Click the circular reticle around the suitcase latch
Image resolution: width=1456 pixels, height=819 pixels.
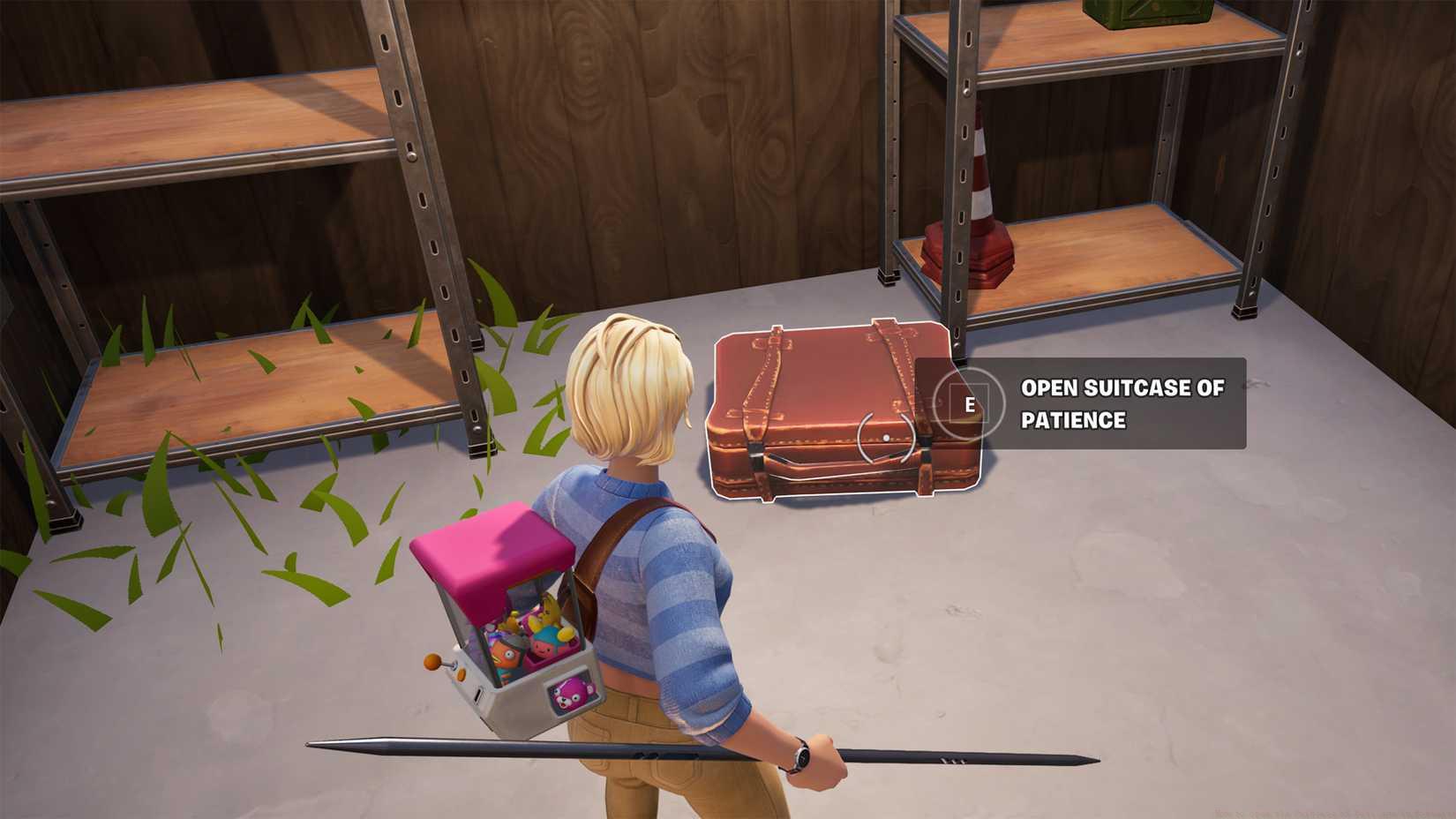885,438
